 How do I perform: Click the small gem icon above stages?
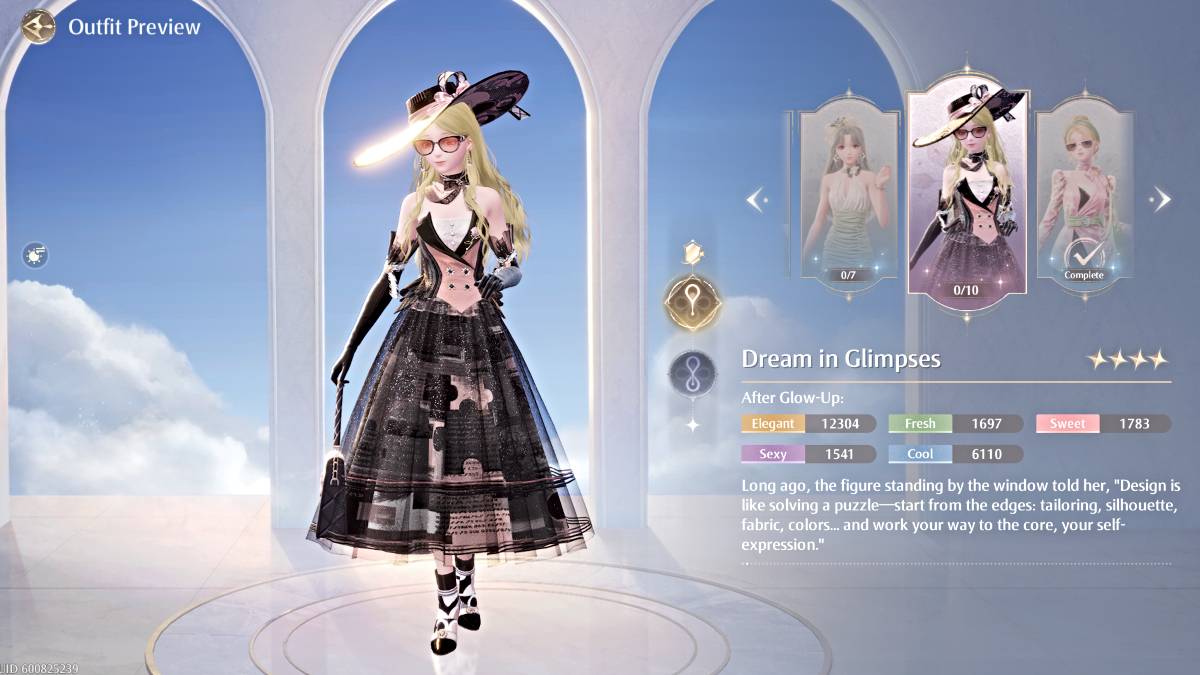[692, 251]
